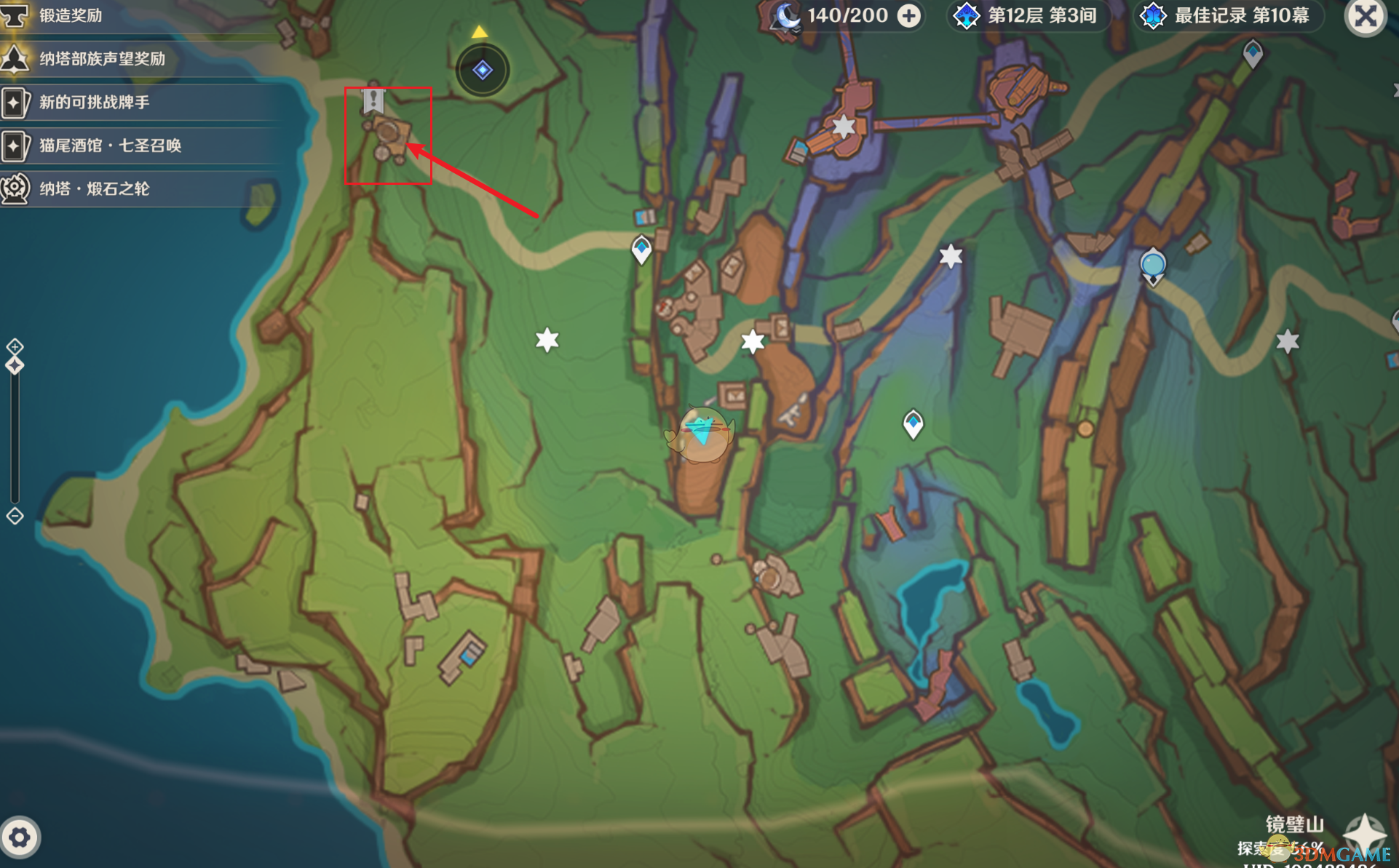Select the 纳塔·煅石之轮 entry
This screenshot has width=1399, height=868.
click(94, 189)
